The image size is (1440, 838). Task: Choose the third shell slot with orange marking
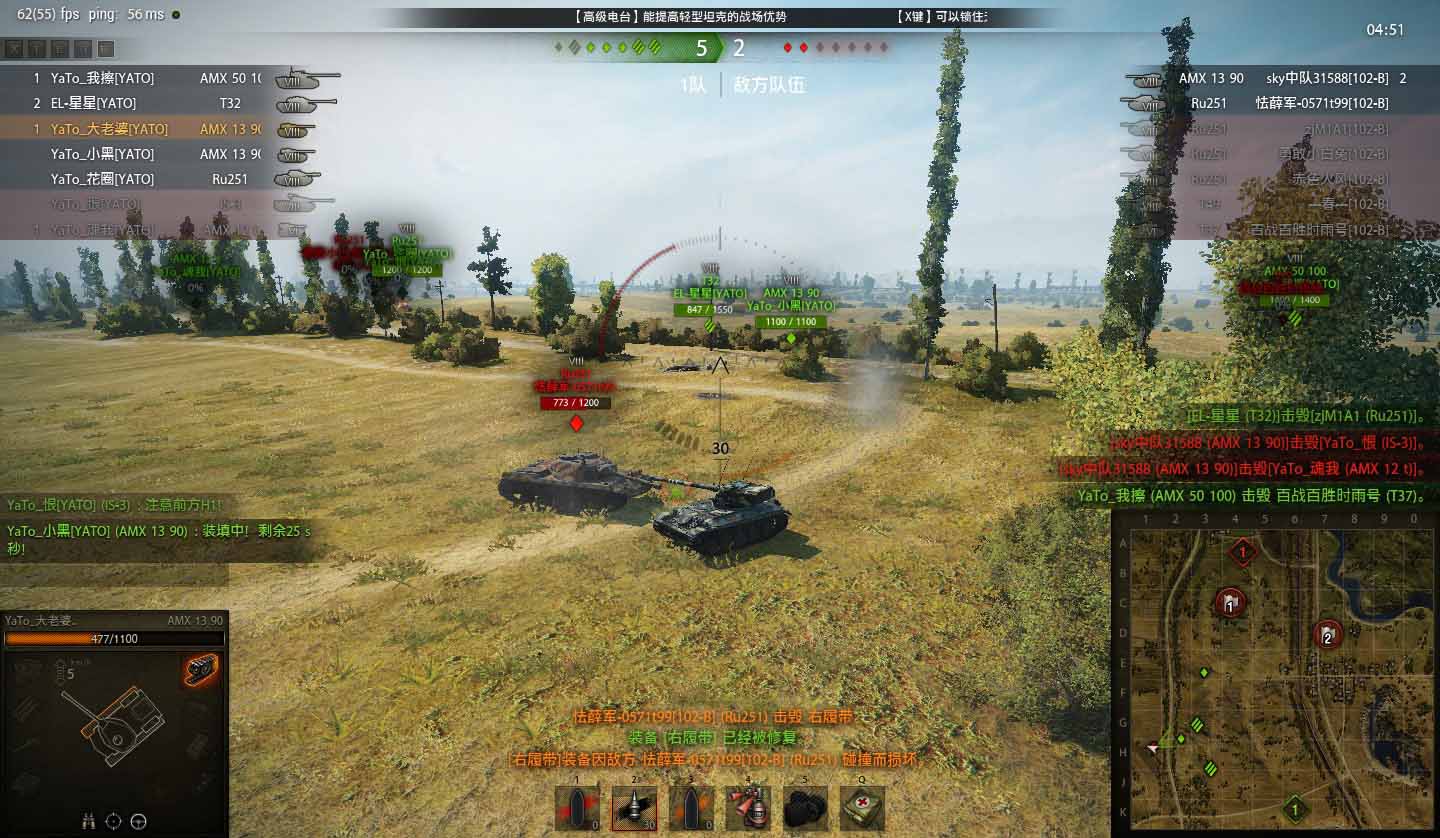pyautogui.click(x=691, y=808)
